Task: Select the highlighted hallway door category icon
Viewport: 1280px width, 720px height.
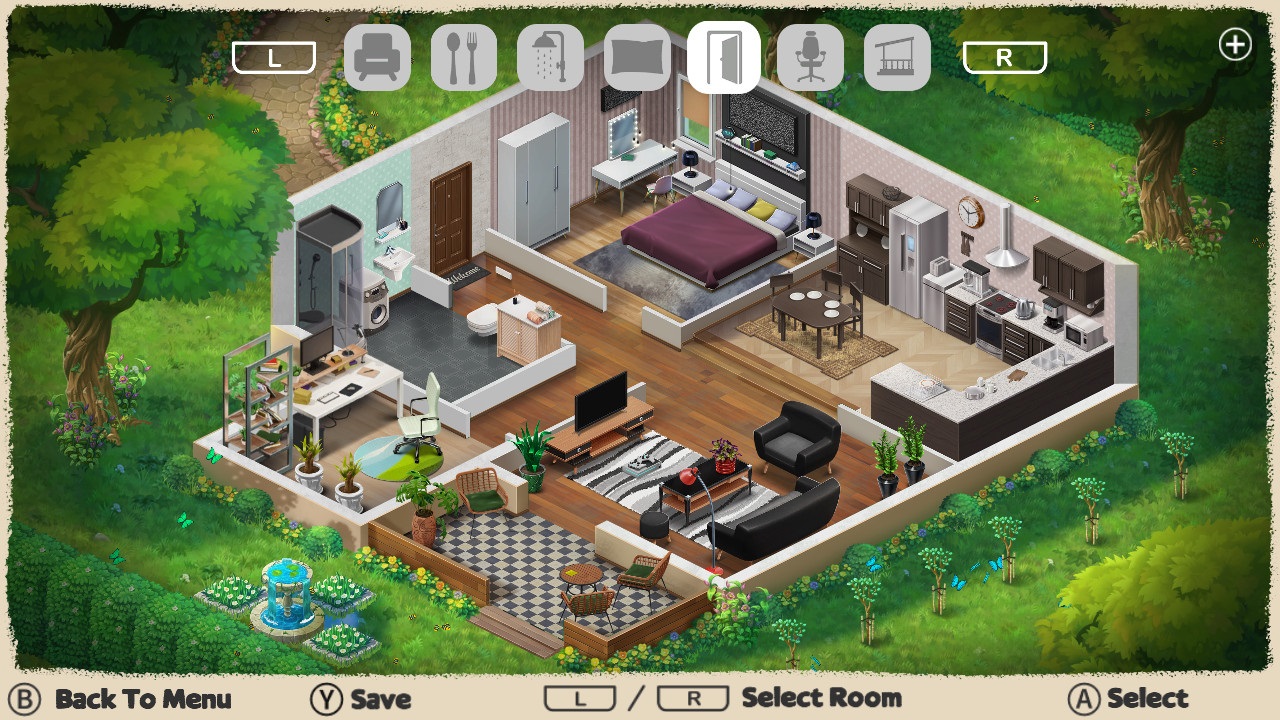Action: point(724,57)
